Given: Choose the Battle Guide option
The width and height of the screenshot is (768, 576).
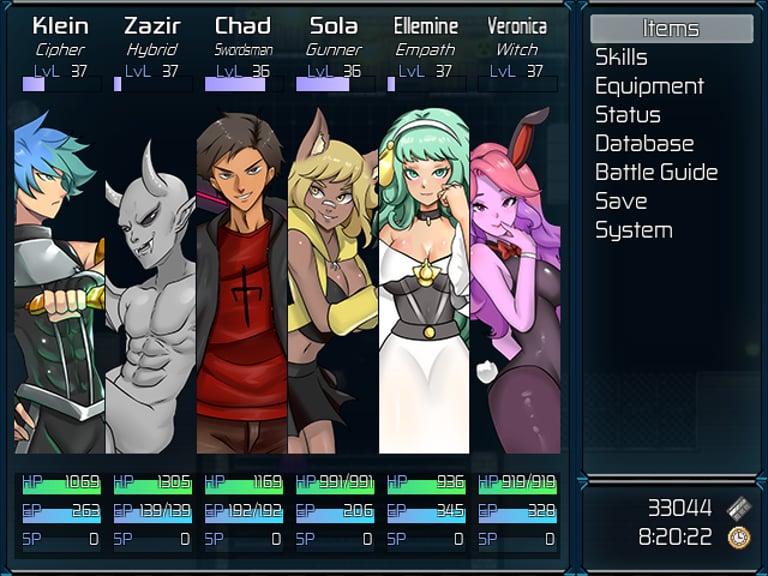Looking at the screenshot, I should pyautogui.click(x=656, y=173).
